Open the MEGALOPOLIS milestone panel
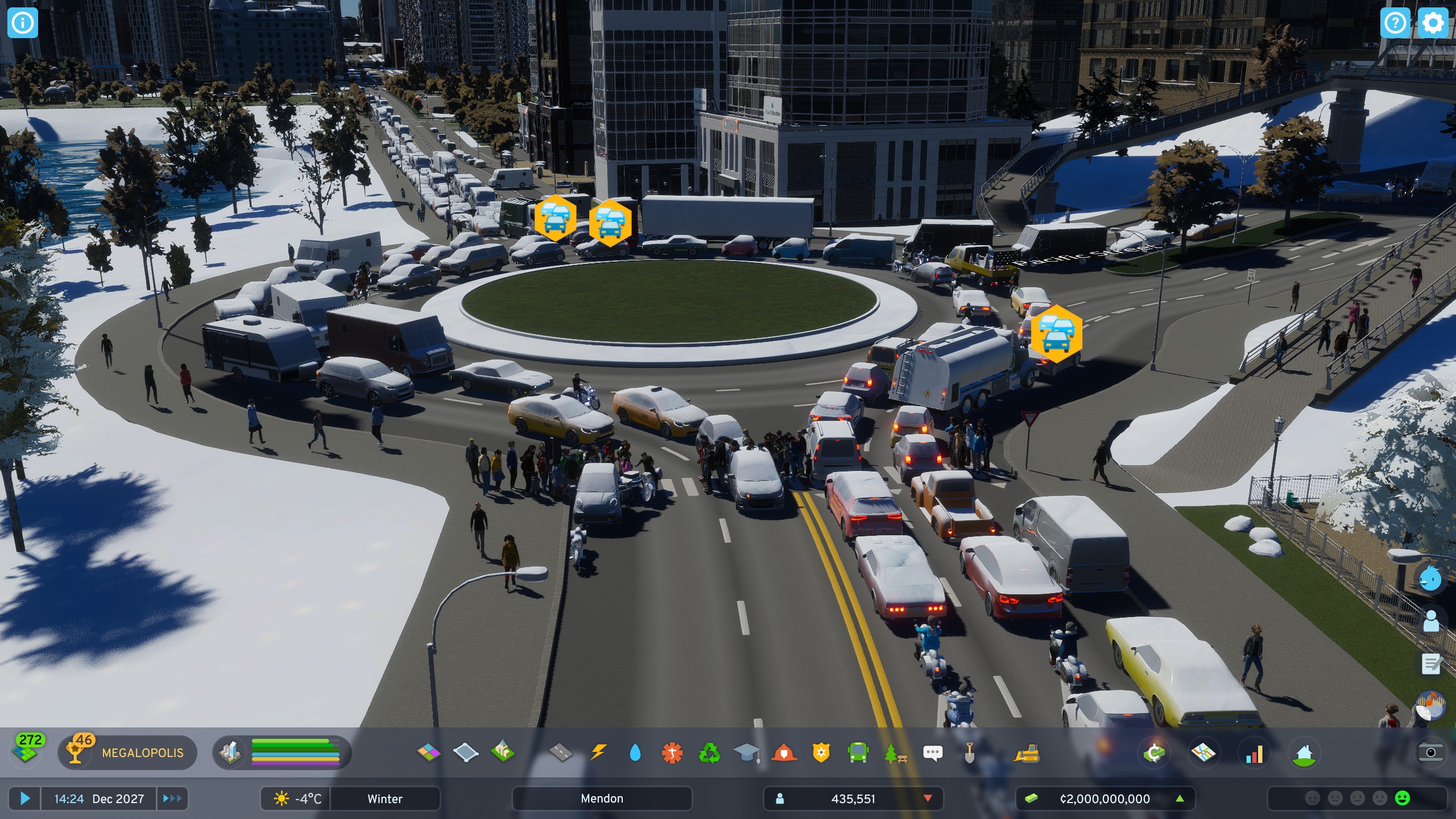Screen dimensions: 1456x819 (x=128, y=753)
